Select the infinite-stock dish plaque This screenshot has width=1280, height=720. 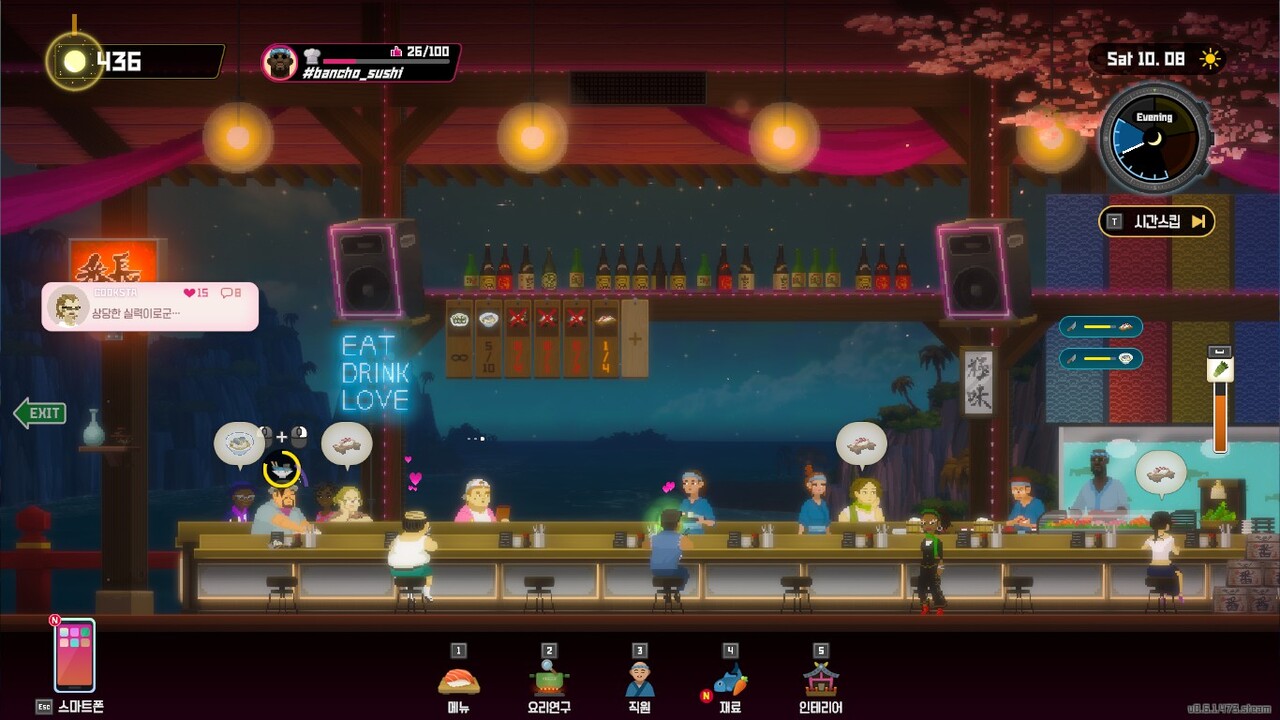[x=460, y=338]
